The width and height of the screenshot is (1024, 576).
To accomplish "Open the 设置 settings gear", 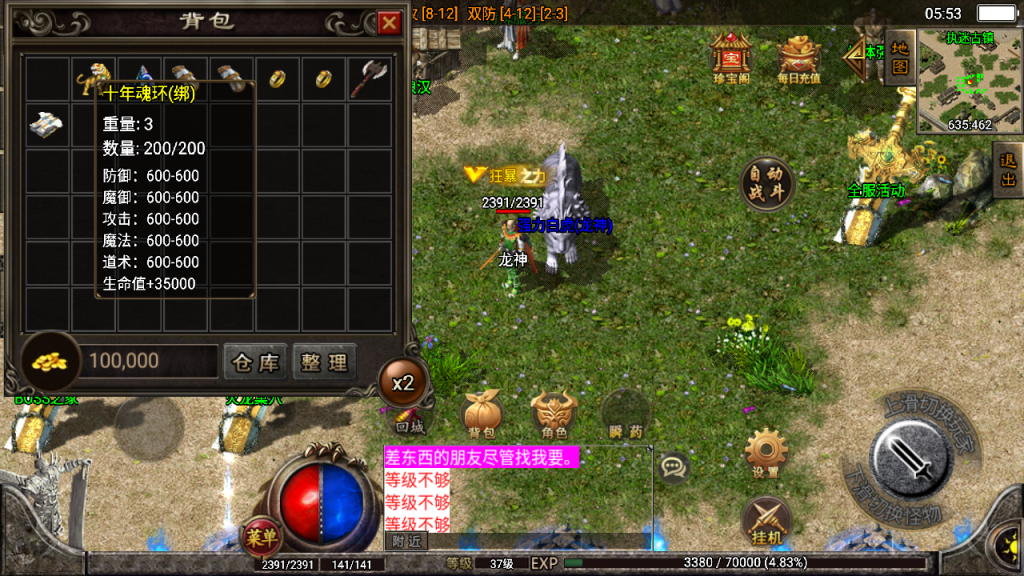I will click(766, 452).
